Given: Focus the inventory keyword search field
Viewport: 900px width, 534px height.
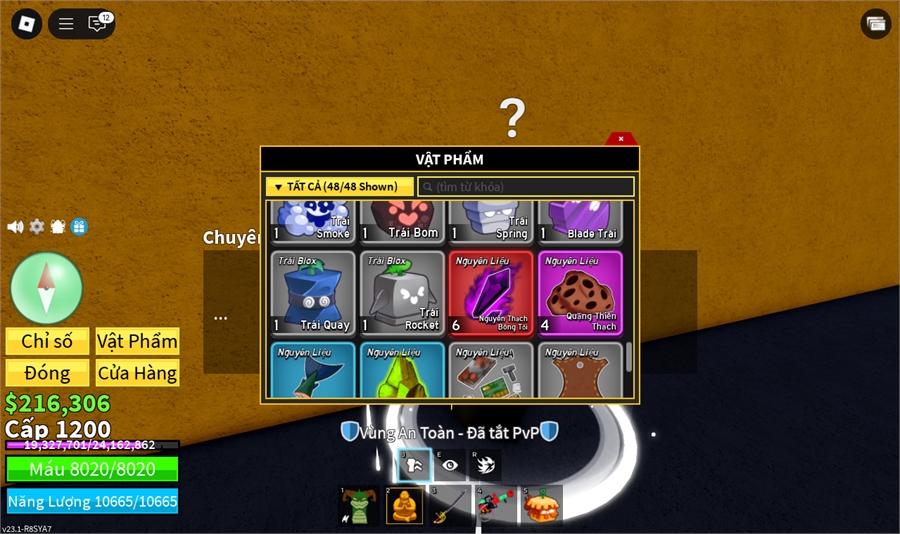Looking at the screenshot, I should click(526, 187).
